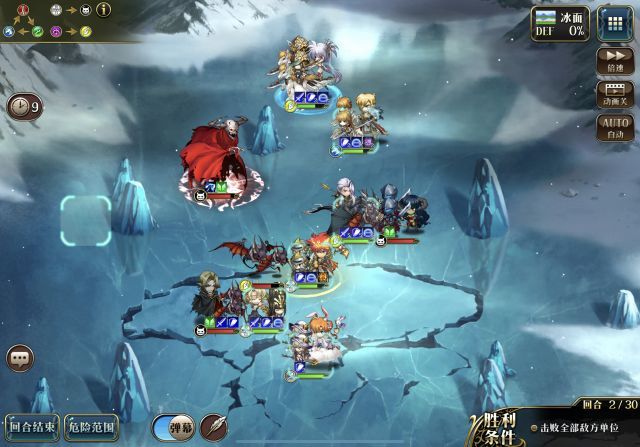The width and height of the screenshot is (640, 447).
Task: Open the class counter info icon
Action: pos(103,9)
